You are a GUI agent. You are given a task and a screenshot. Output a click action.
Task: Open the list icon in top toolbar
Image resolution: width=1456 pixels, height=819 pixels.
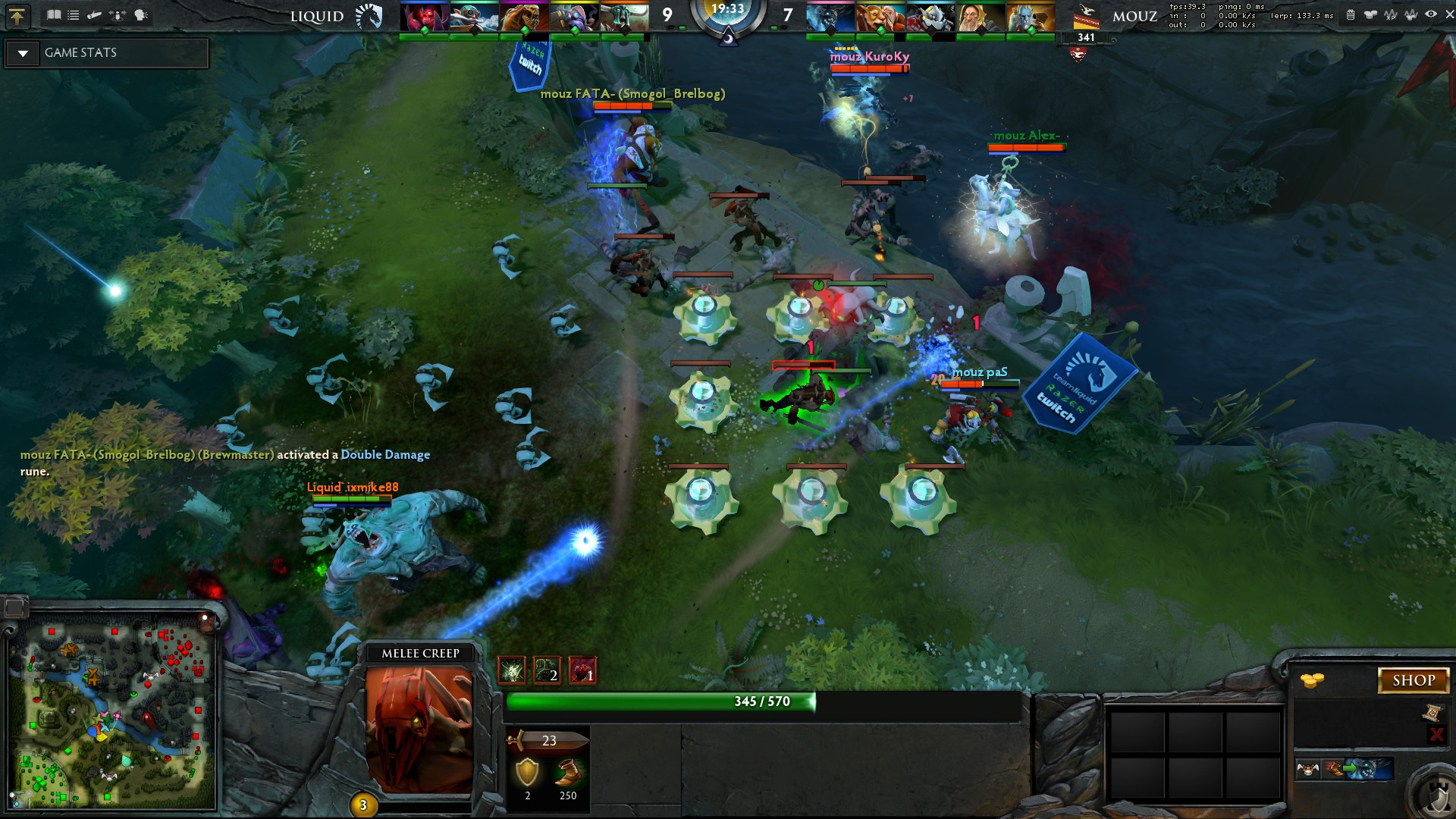74,14
